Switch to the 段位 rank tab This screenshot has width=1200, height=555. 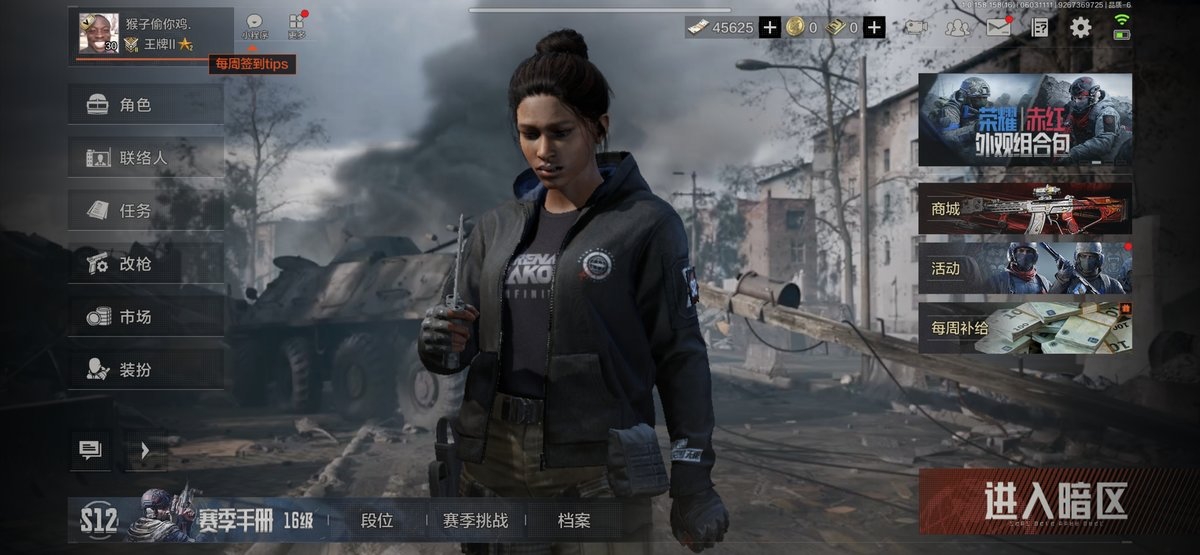pyautogui.click(x=377, y=521)
